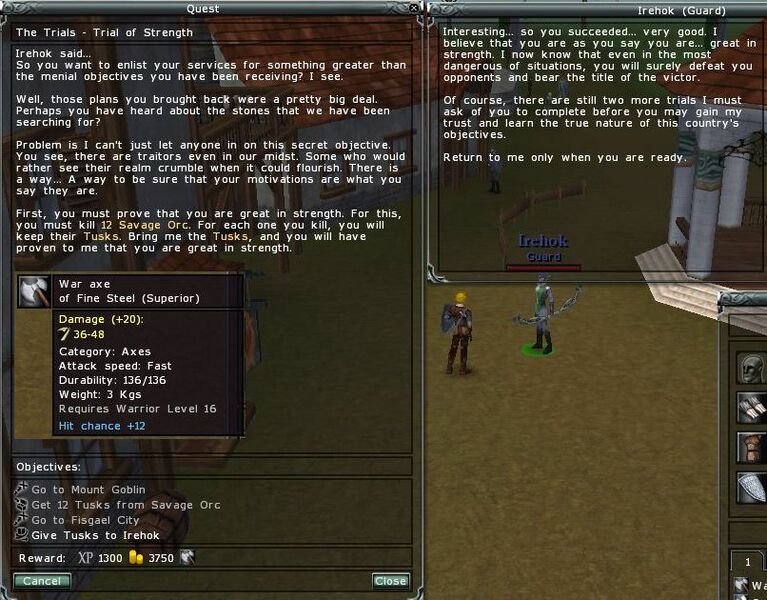Click the X on the Quest window's title bar
The width and height of the screenshot is (767, 600).
point(415,9)
